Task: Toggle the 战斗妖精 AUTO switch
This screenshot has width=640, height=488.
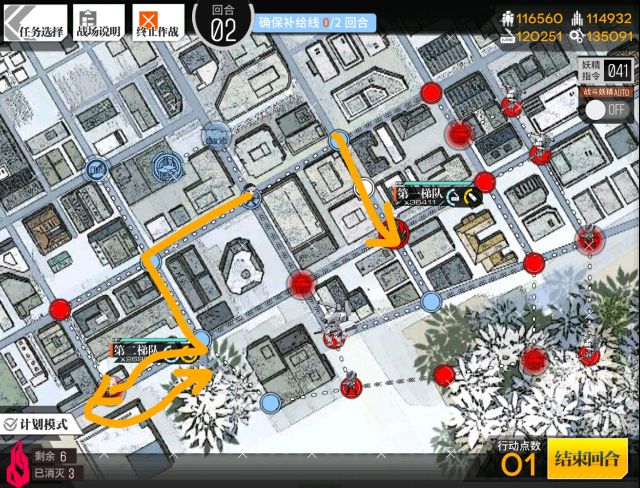Action: (x=606, y=108)
